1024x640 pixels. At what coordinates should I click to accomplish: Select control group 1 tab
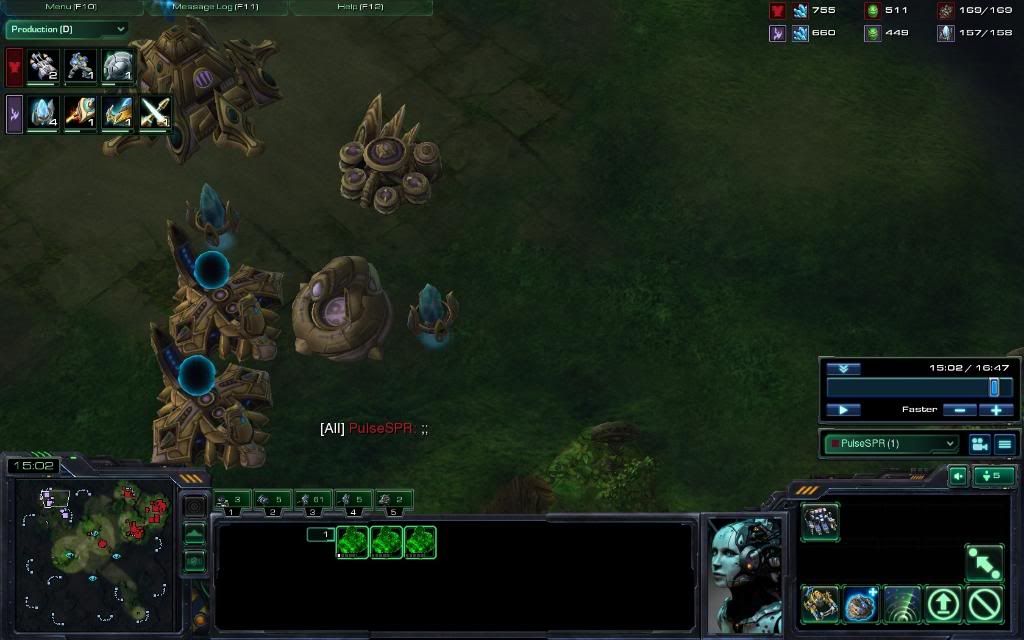pos(231,499)
